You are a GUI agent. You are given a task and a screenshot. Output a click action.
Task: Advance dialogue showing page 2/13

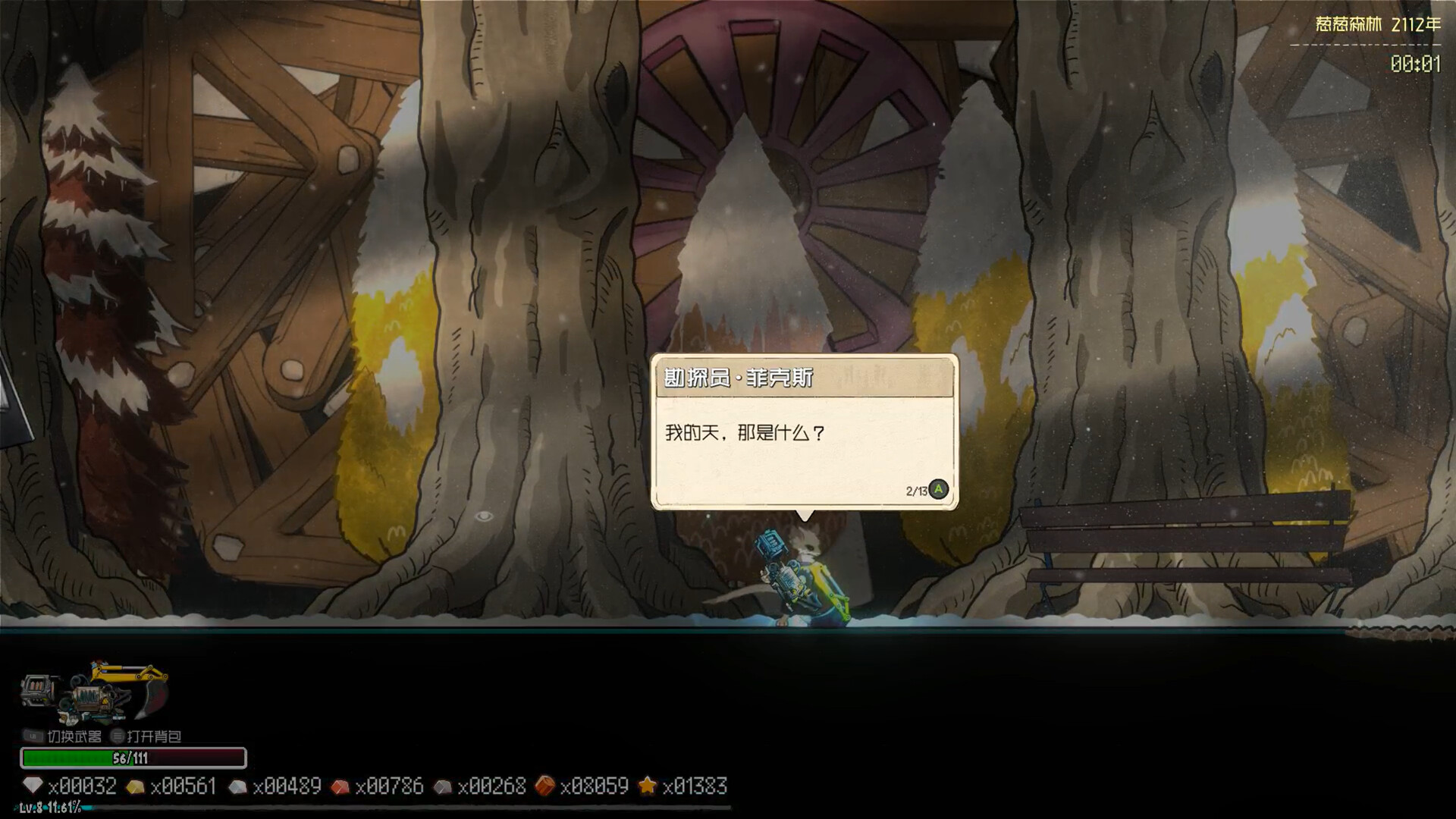point(938,490)
